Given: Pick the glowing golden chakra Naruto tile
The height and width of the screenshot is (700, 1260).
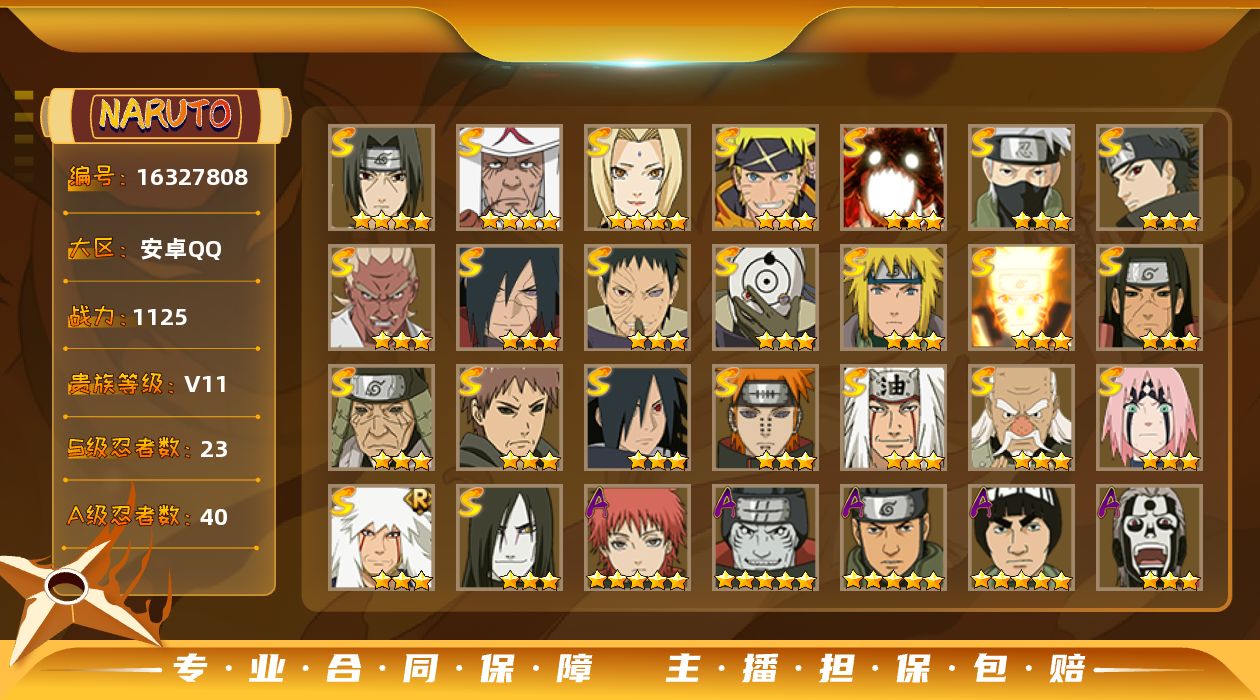Looking at the screenshot, I should click(1021, 297).
